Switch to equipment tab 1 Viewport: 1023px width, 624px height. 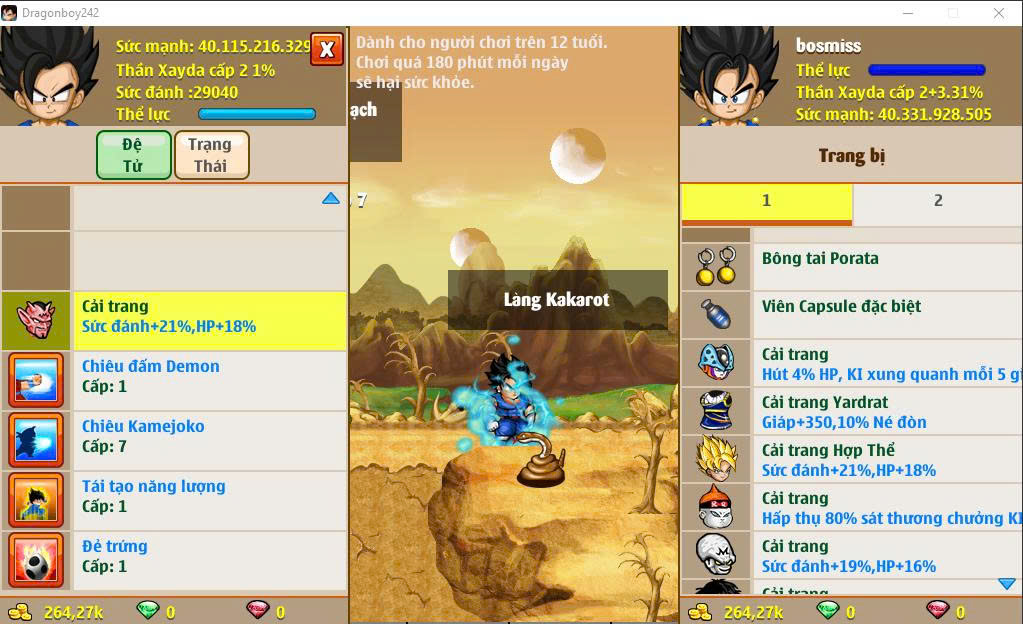coord(766,201)
